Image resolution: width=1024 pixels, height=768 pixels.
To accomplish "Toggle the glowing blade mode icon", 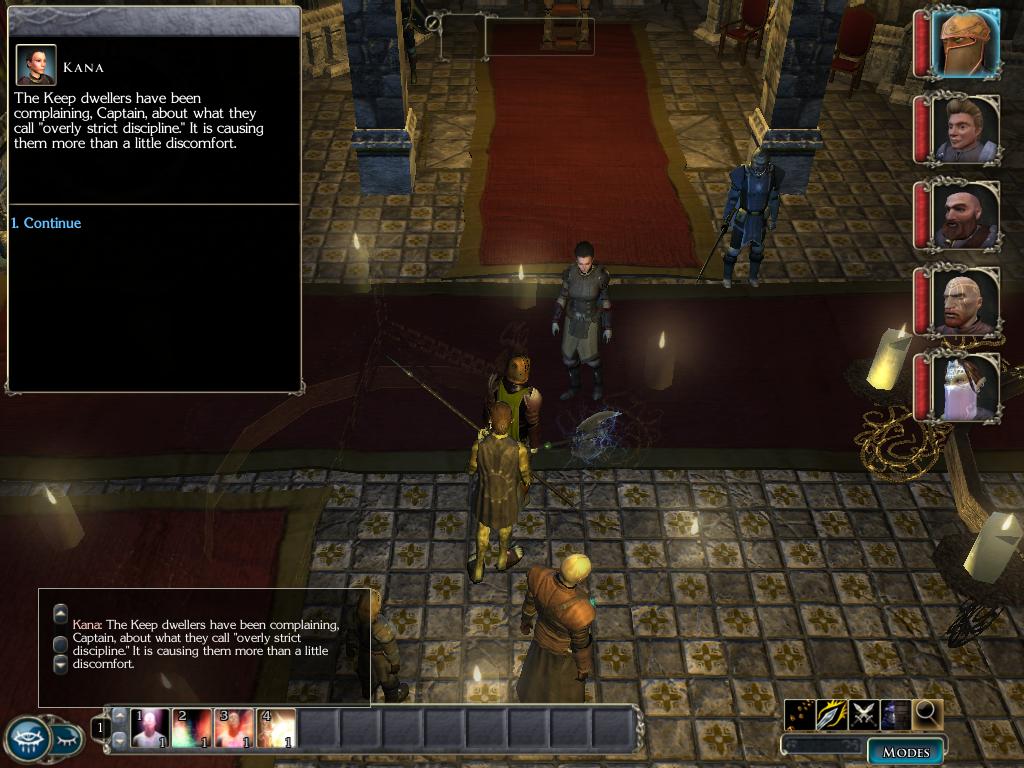I will coord(832,714).
